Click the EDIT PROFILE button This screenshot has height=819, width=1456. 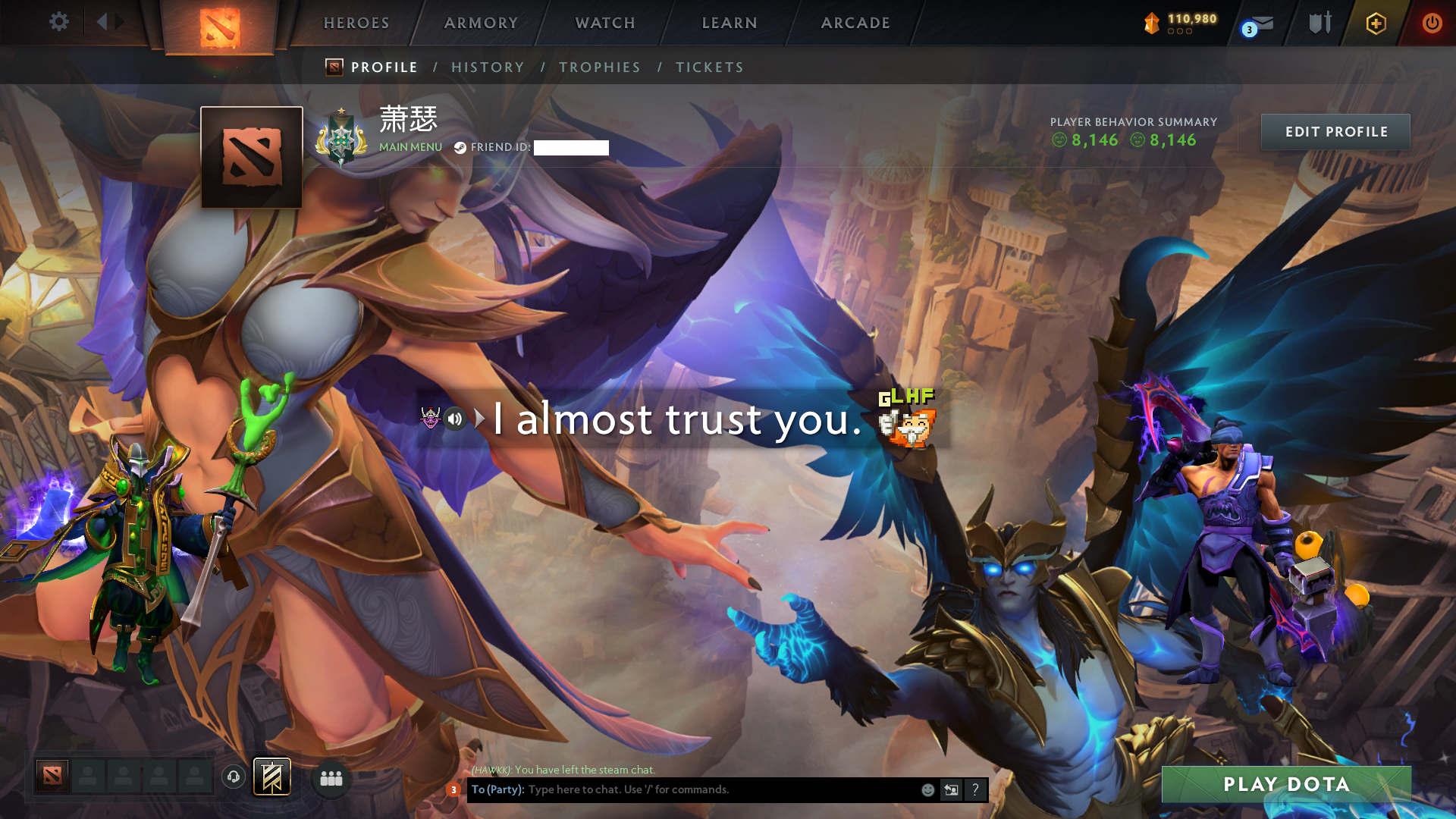pyautogui.click(x=1335, y=131)
